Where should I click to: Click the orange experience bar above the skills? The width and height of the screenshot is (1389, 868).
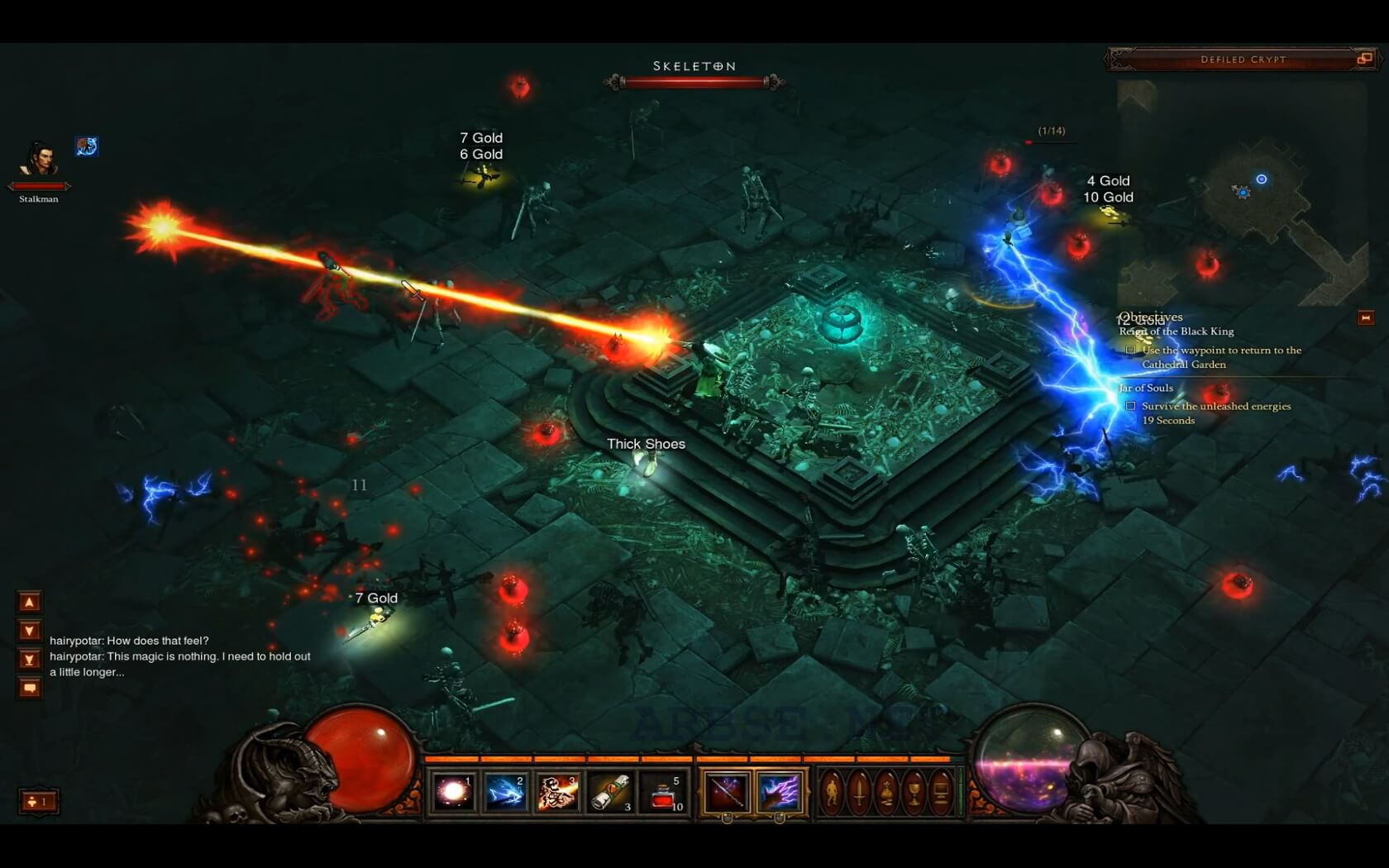point(694,757)
